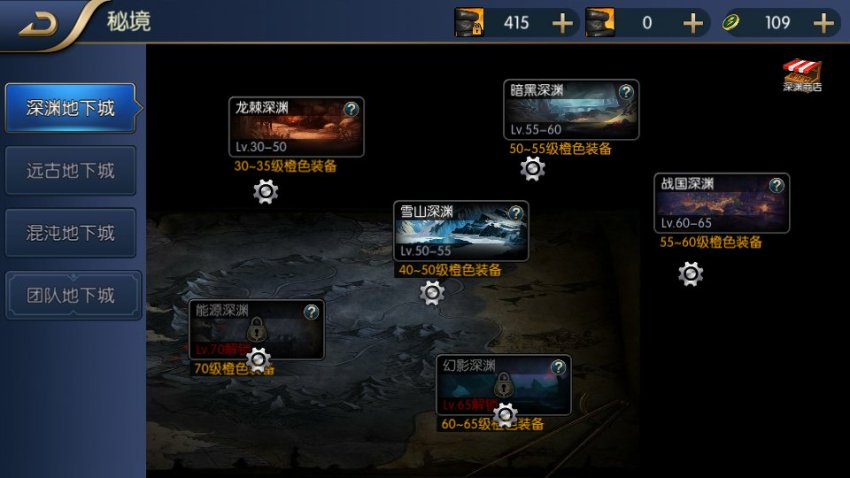Go back using the top-left arrow

pos(38,25)
